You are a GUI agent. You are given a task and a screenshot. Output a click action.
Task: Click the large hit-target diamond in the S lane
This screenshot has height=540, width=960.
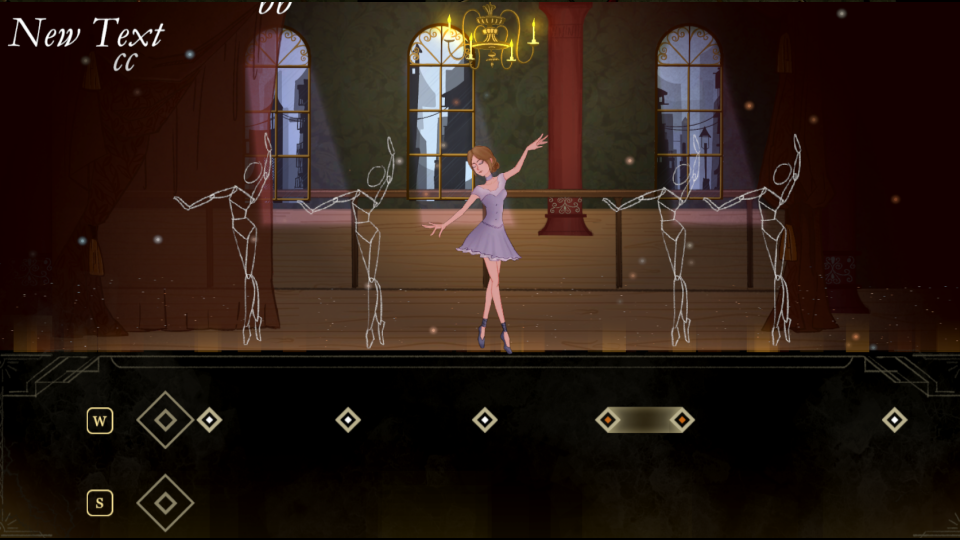[165, 502]
